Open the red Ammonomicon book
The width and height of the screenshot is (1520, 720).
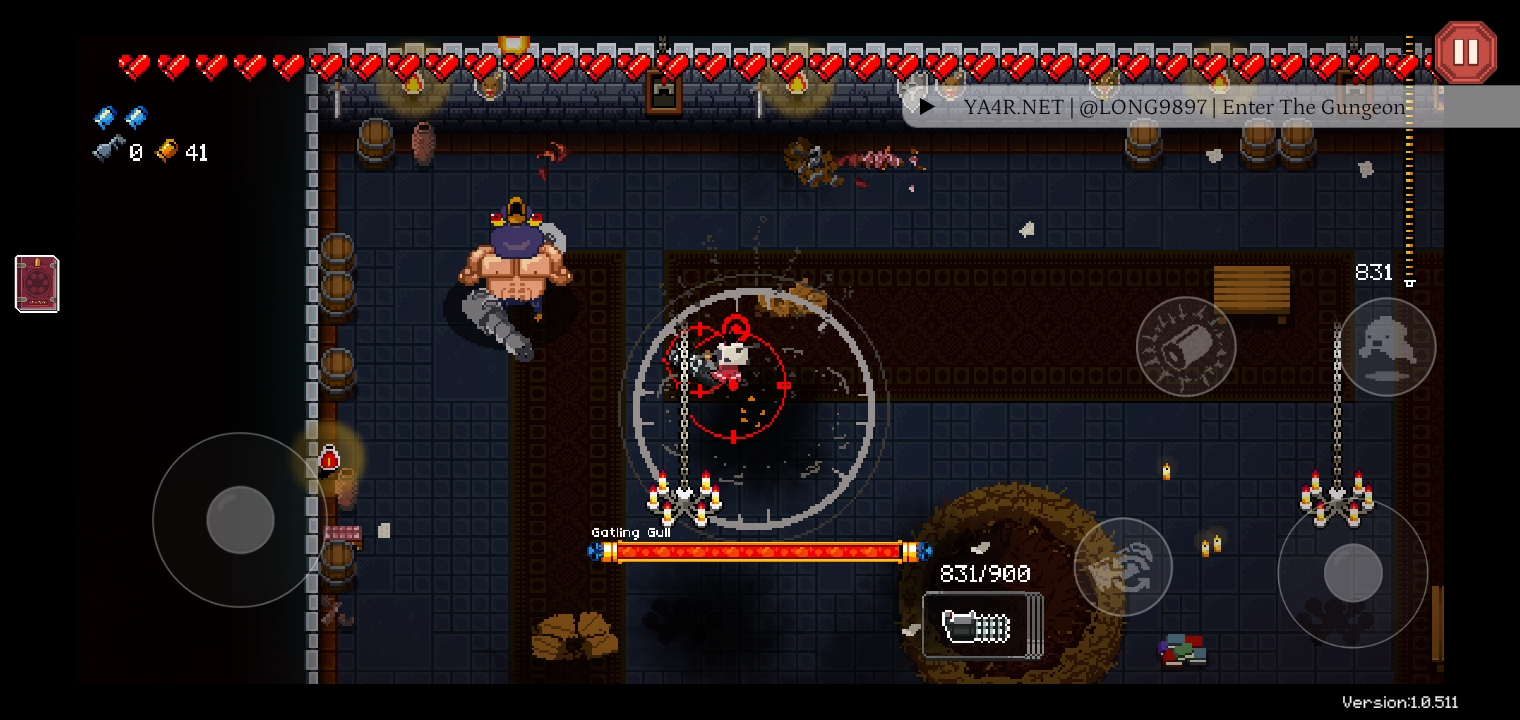37,284
